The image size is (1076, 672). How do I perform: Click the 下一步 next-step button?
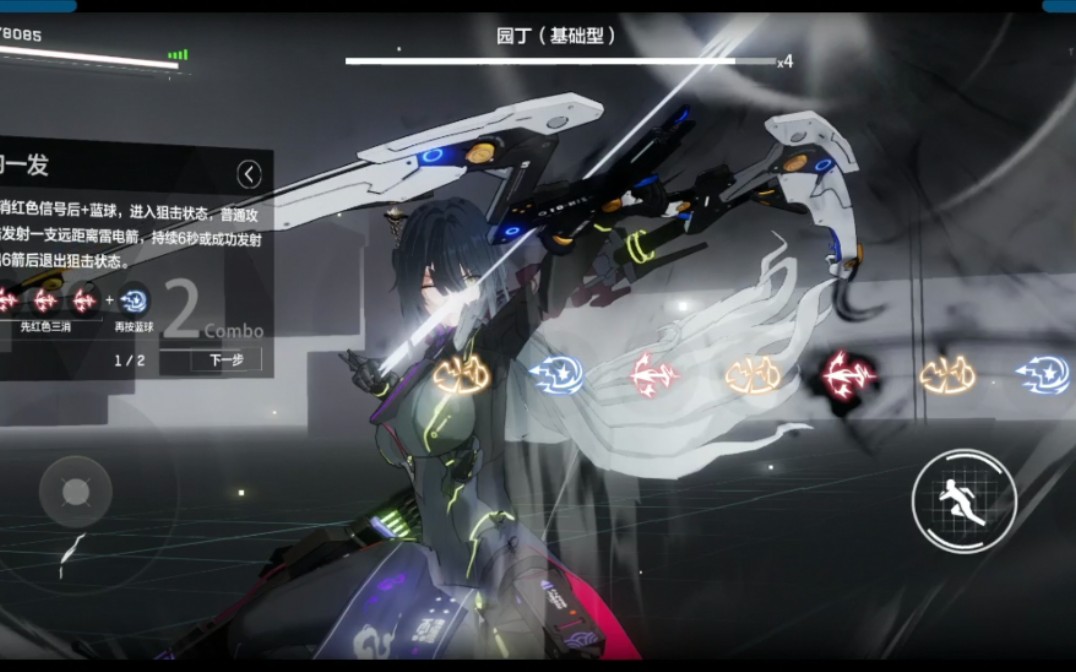coord(218,361)
